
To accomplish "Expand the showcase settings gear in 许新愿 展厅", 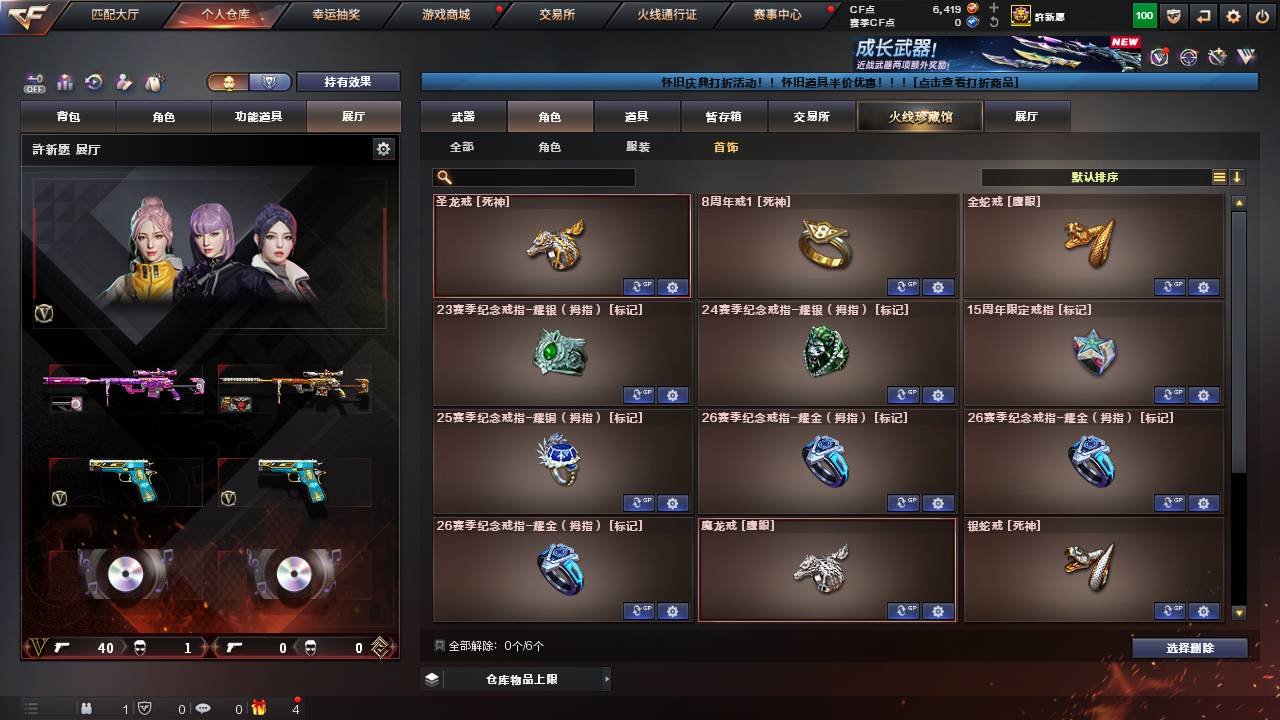I will [384, 147].
